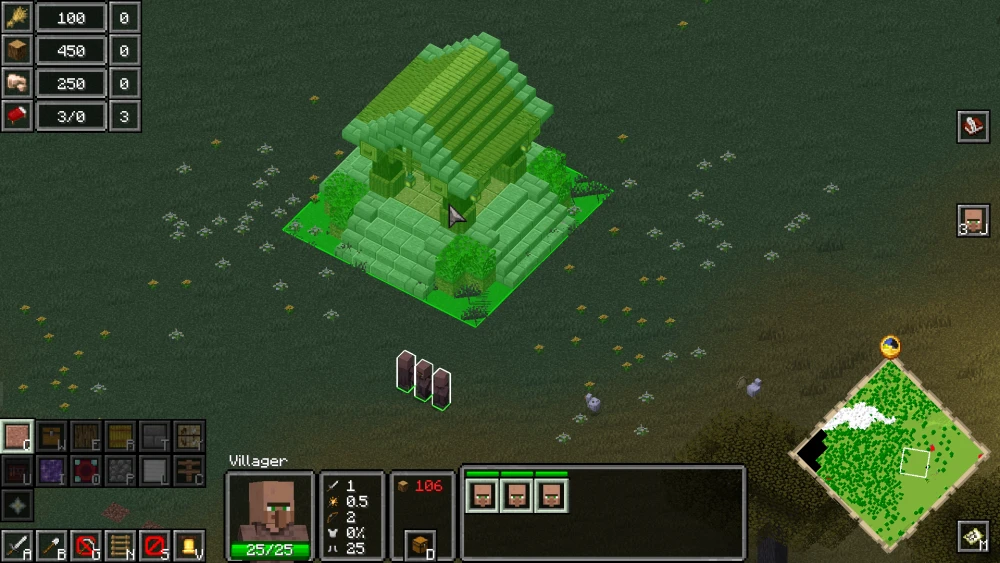Select the cobblestone building option
Image resolution: width=1000 pixels, height=563 pixels.
(x=120, y=469)
